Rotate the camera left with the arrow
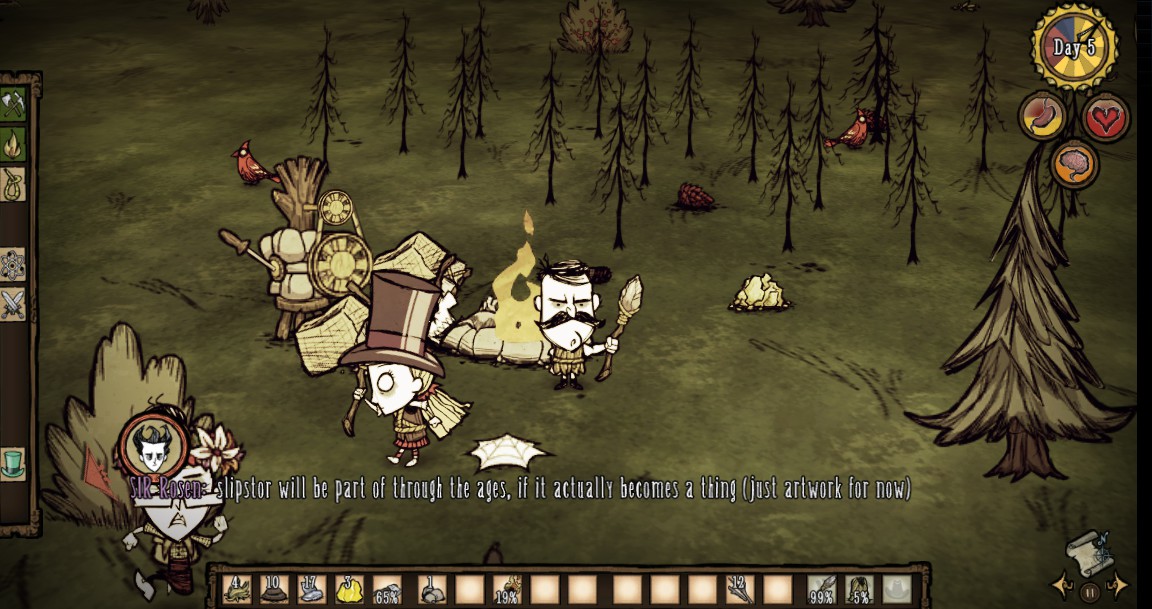 pyautogui.click(x=1060, y=585)
